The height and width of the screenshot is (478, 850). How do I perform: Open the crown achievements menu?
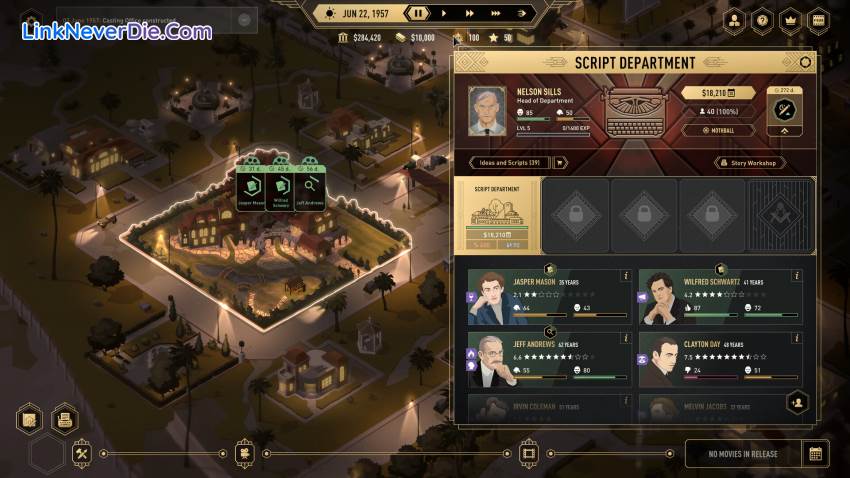pyautogui.click(x=790, y=20)
